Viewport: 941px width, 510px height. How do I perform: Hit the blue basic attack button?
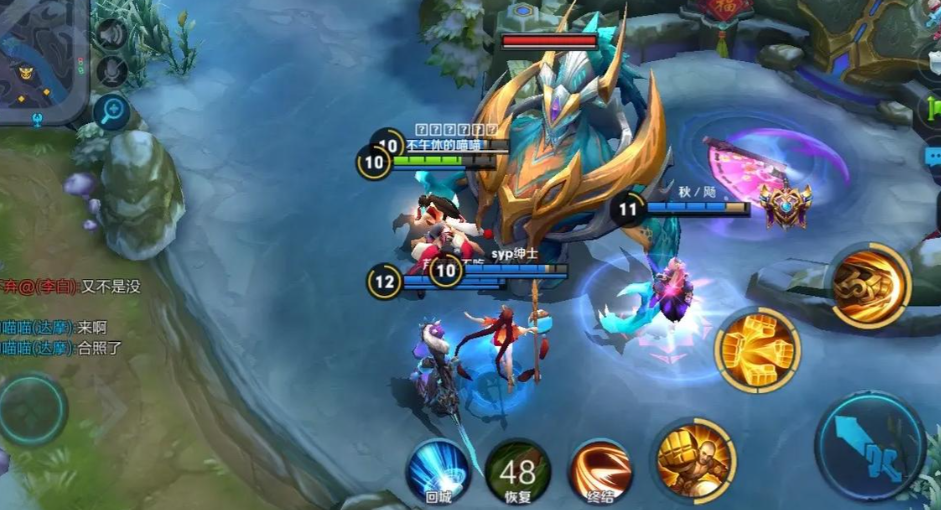pos(870,447)
